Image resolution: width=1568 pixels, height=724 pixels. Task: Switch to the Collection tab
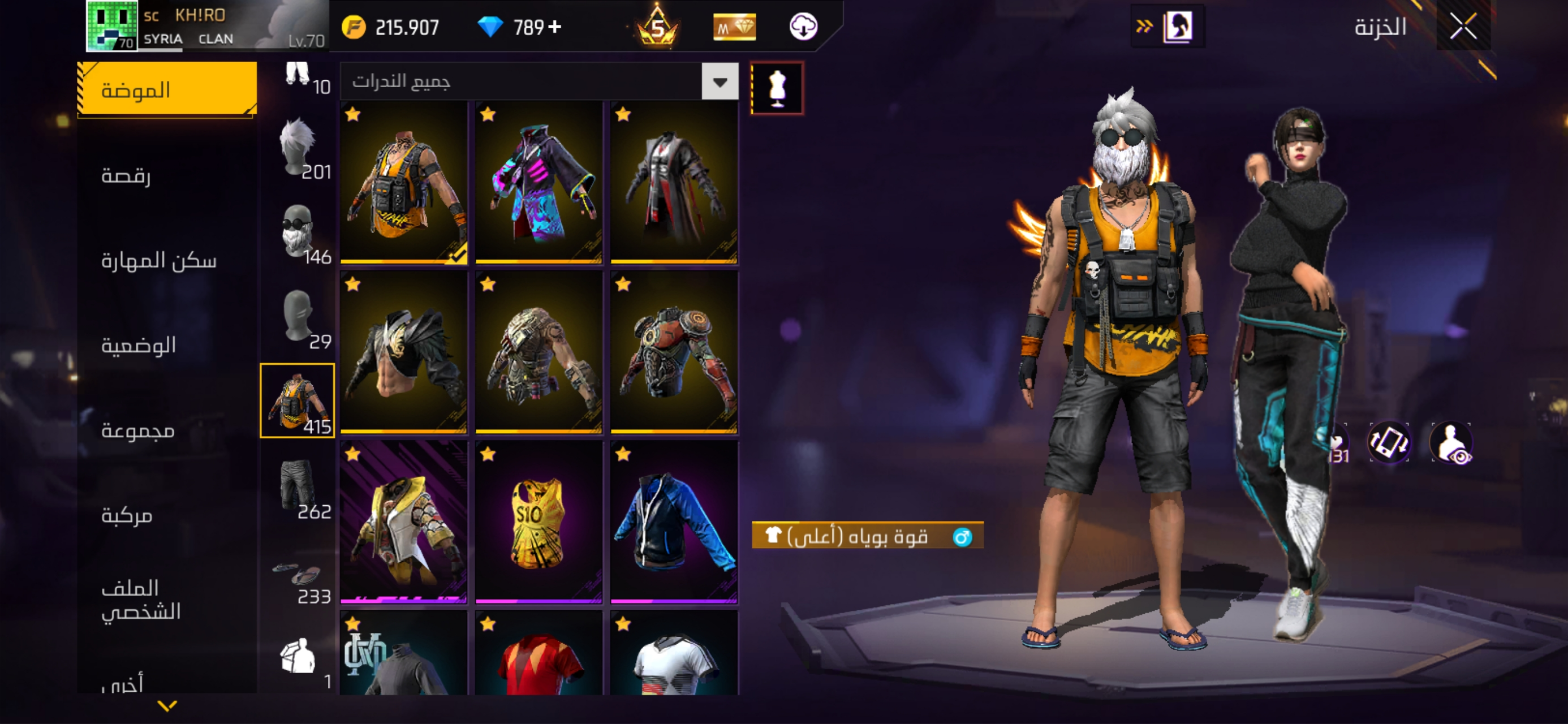point(137,430)
